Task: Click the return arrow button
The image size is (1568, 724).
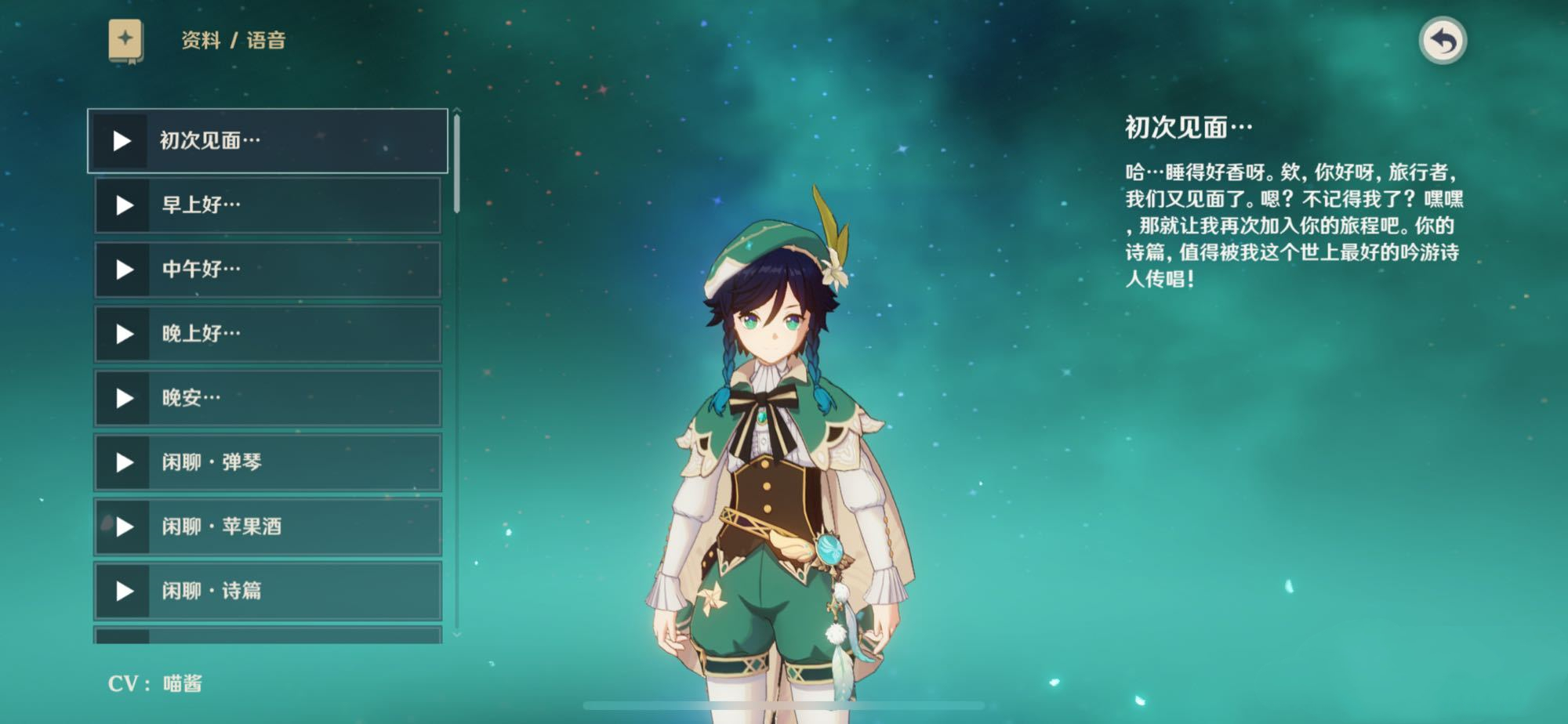Action: coord(1443,41)
